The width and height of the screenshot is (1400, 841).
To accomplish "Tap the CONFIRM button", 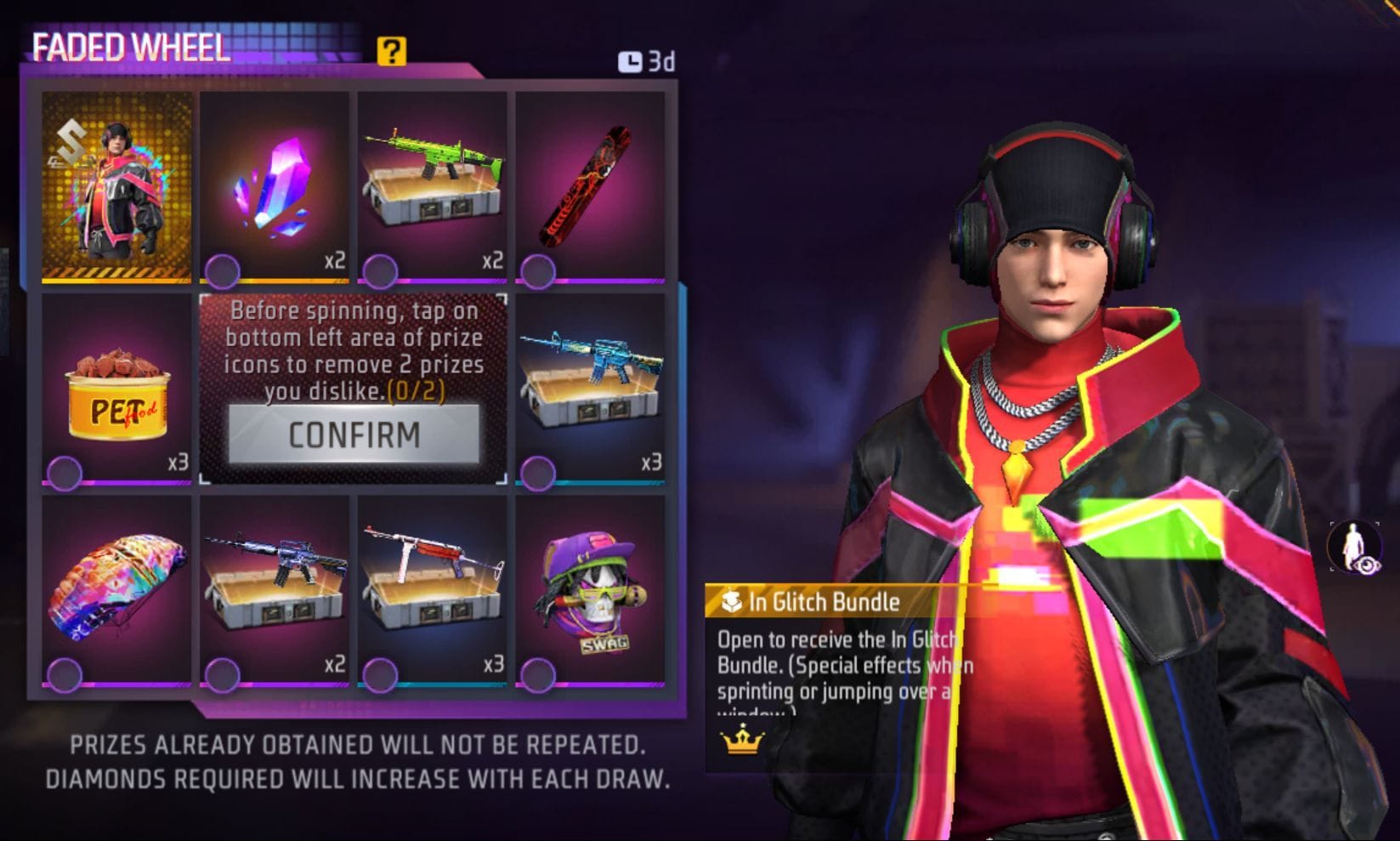I will click(354, 436).
